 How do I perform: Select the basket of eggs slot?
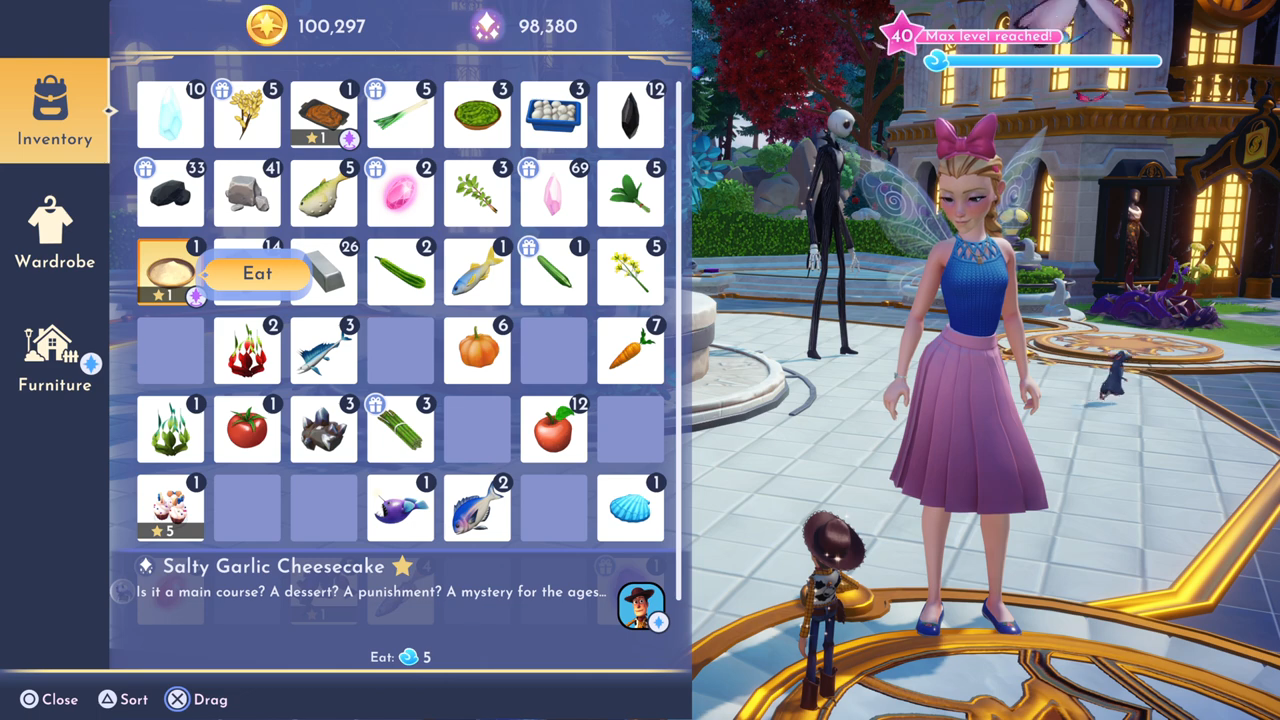coord(554,115)
